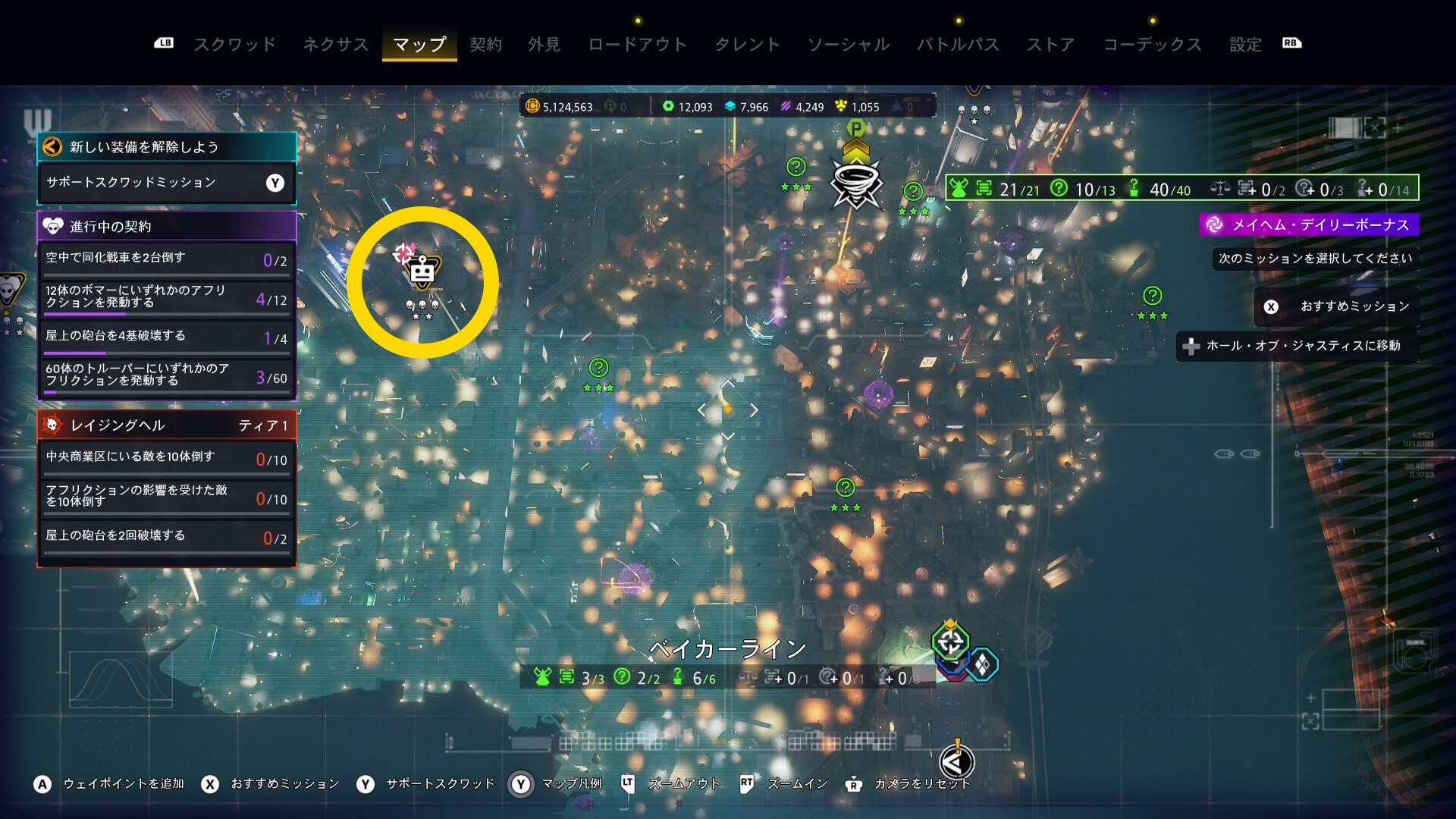Open the ネクサス tab
Viewport: 1456px width, 819px height.
tap(335, 44)
